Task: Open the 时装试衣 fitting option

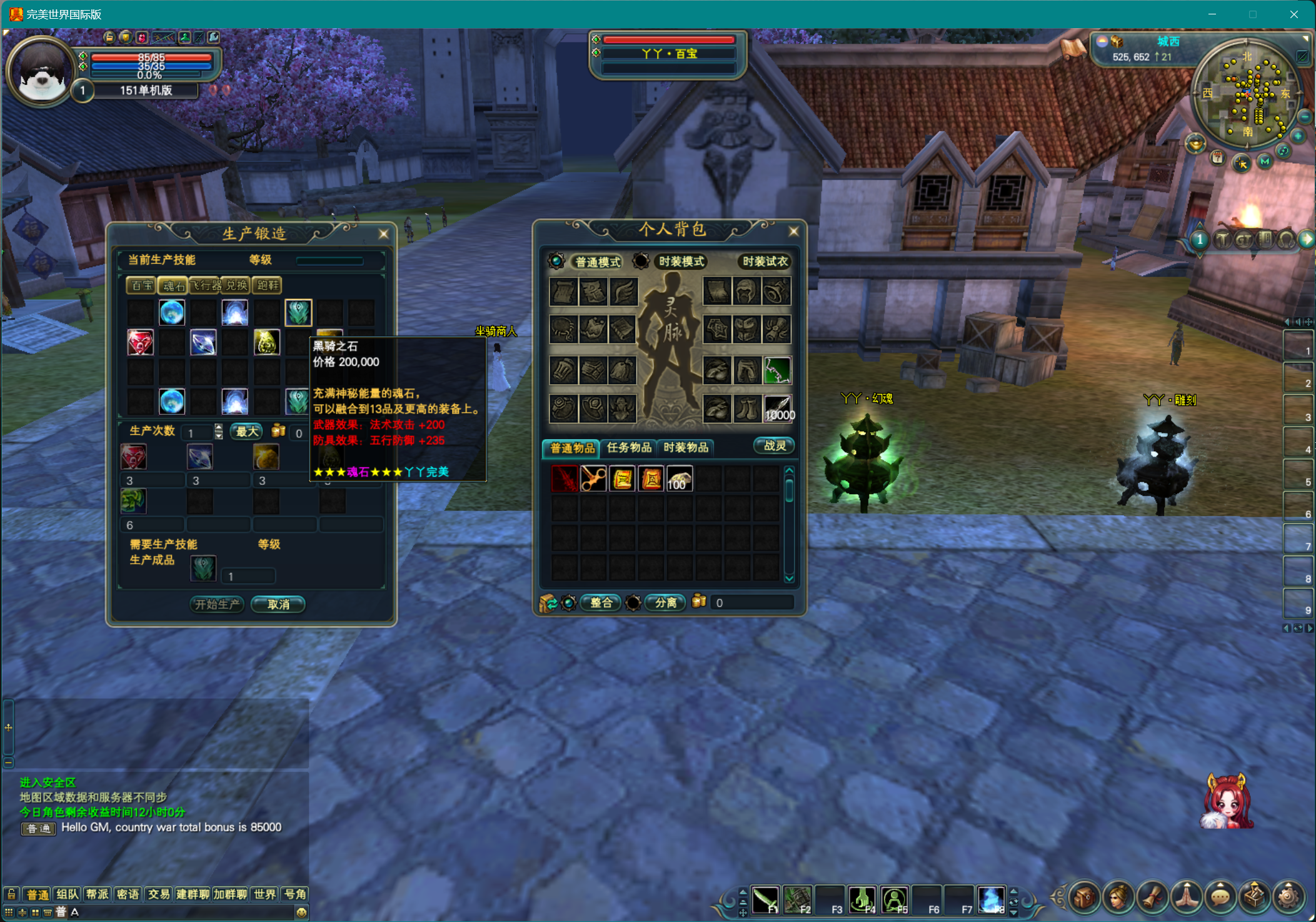Action: tap(765, 262)
